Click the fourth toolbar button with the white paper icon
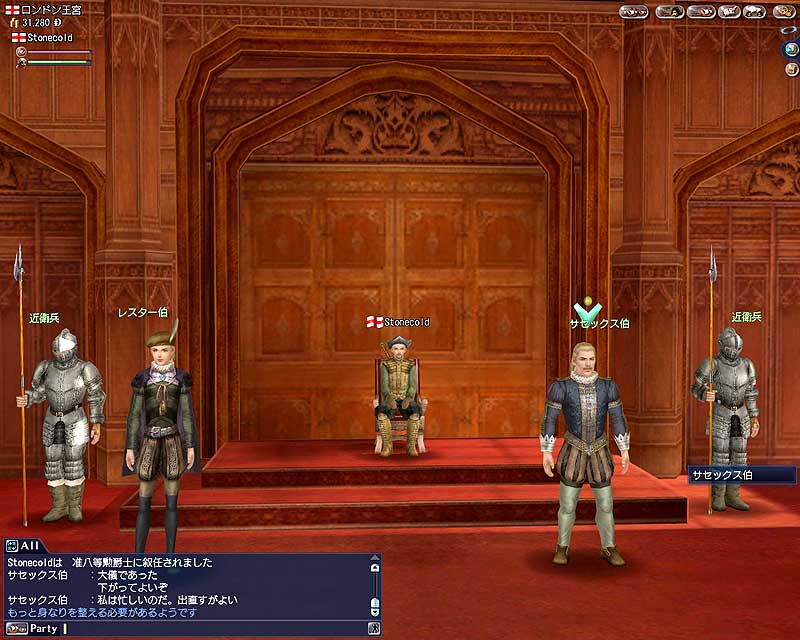The height and width of the screenshot is (640, 800). tap(727, 12)
